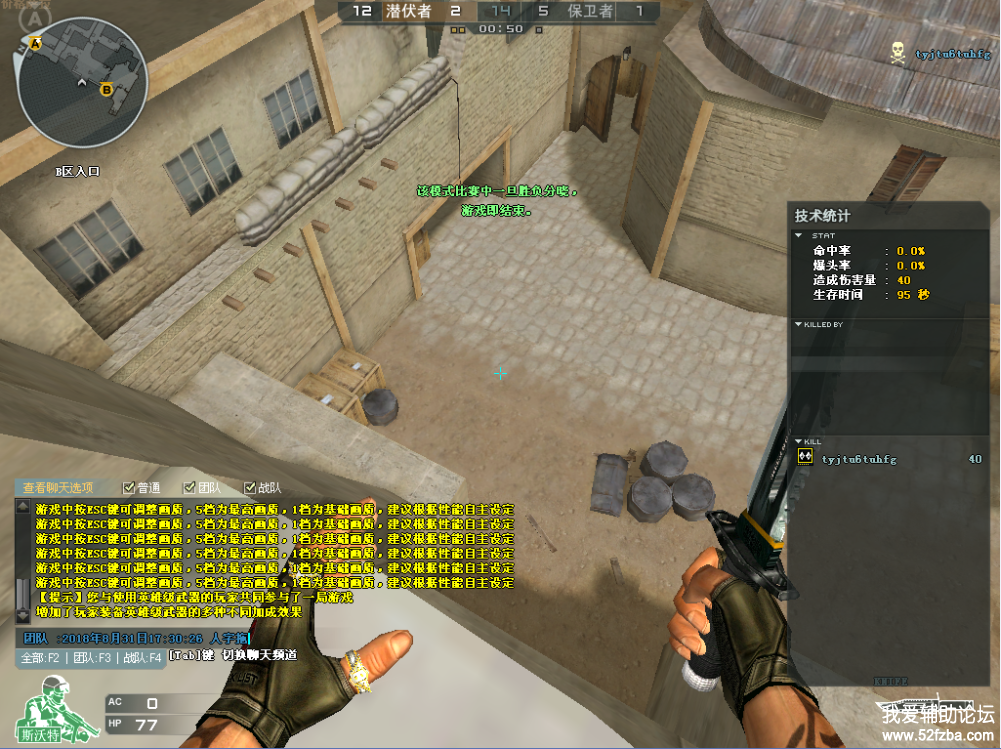This screenshot has height=749, width=1001.
Task: Switch chat channel to 团队 F3
Action: [x=90, y=658]
